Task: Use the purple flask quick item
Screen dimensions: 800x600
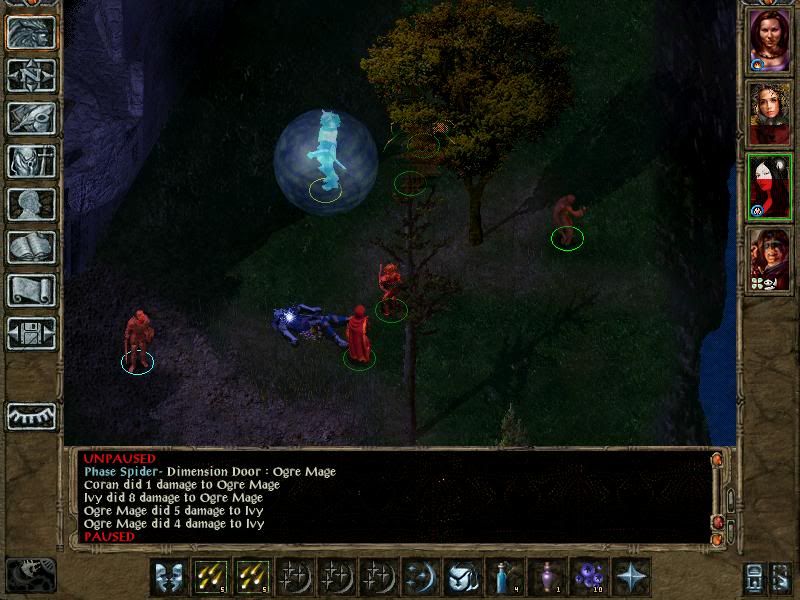Action: click(x=547, y=577)
